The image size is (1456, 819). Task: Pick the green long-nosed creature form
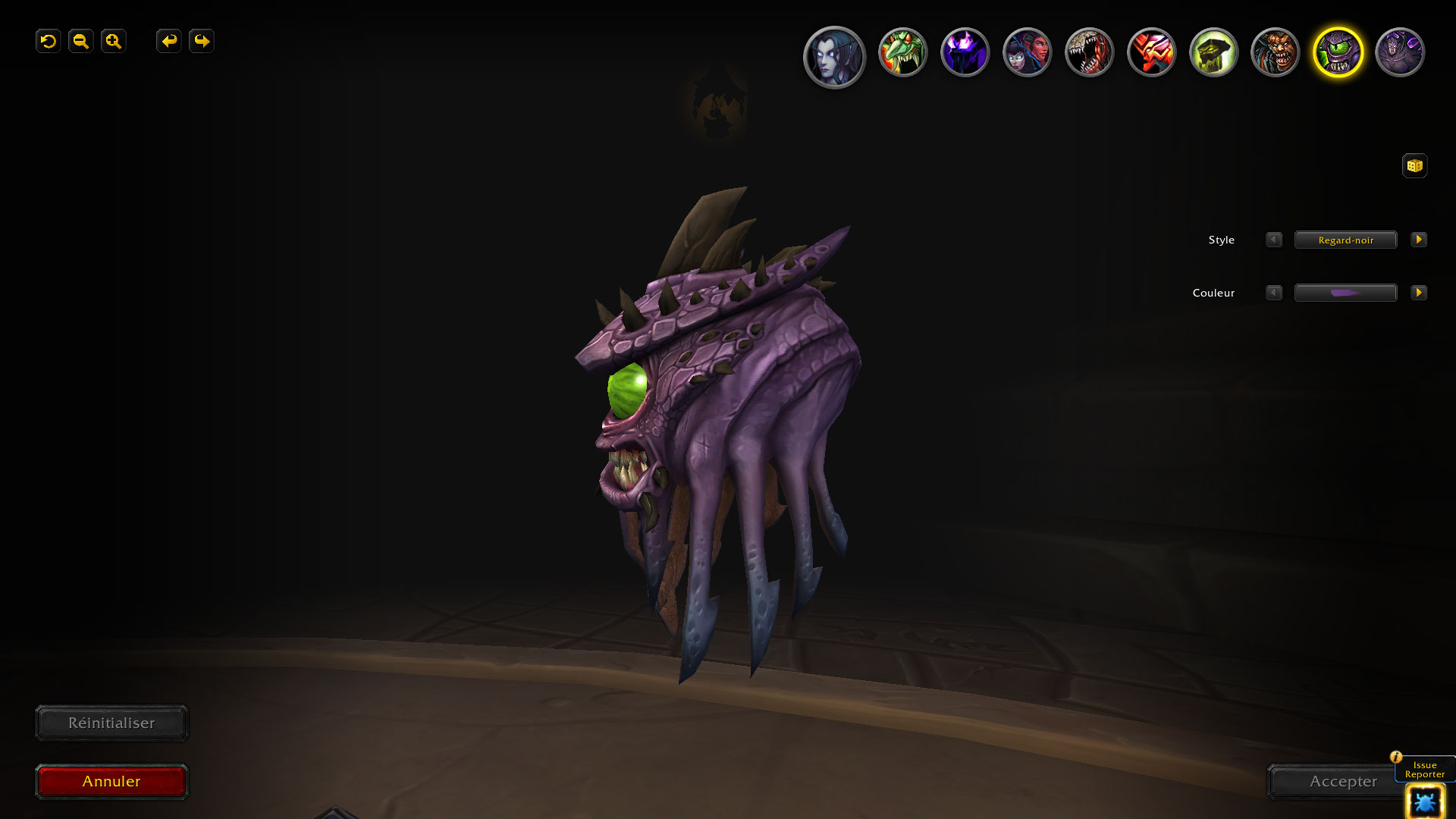(902, 52)
